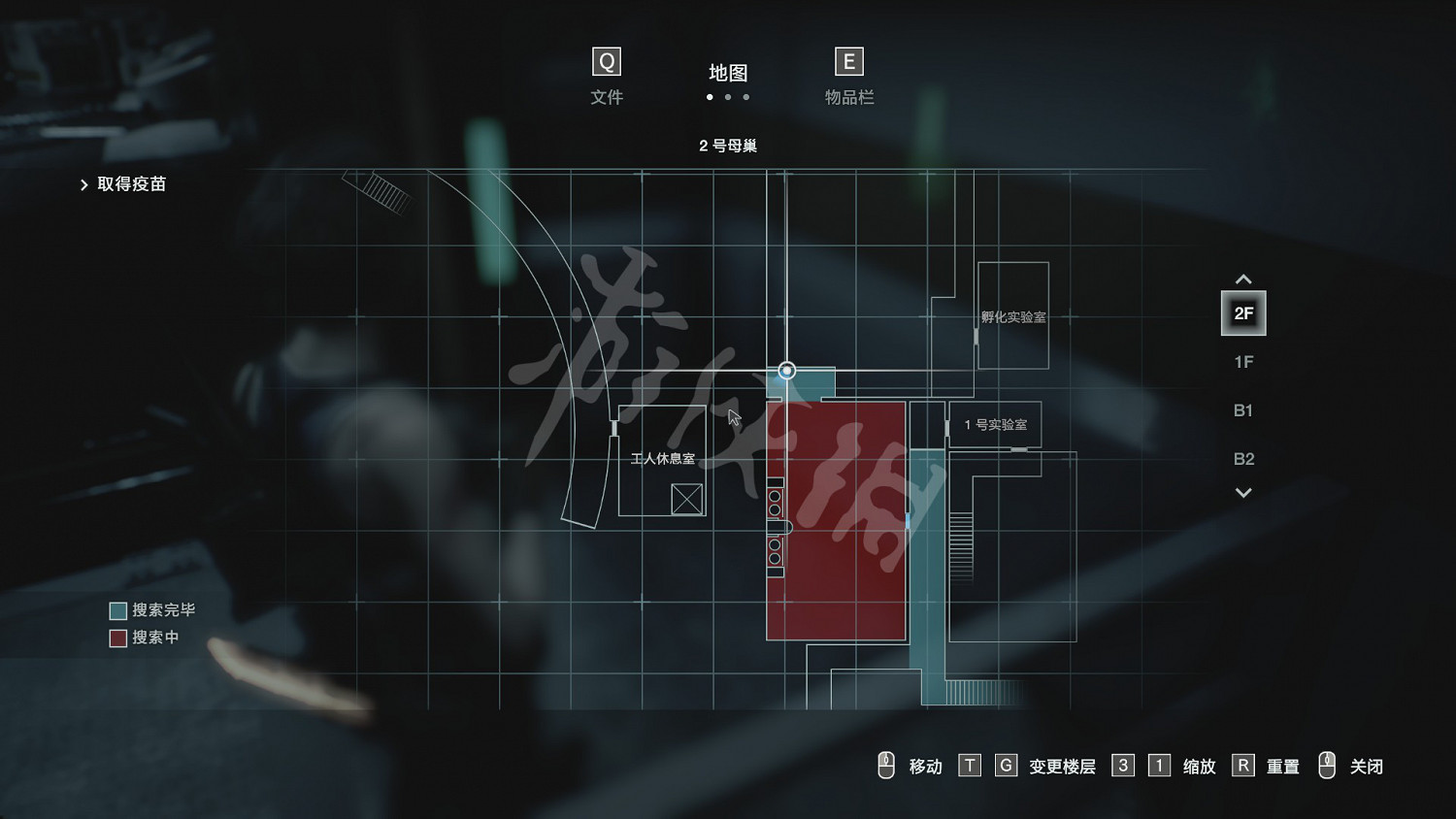Select floor B1 from the floor list
The width and height of the screenshot is (1456, 819).
tap(1243, 410)
